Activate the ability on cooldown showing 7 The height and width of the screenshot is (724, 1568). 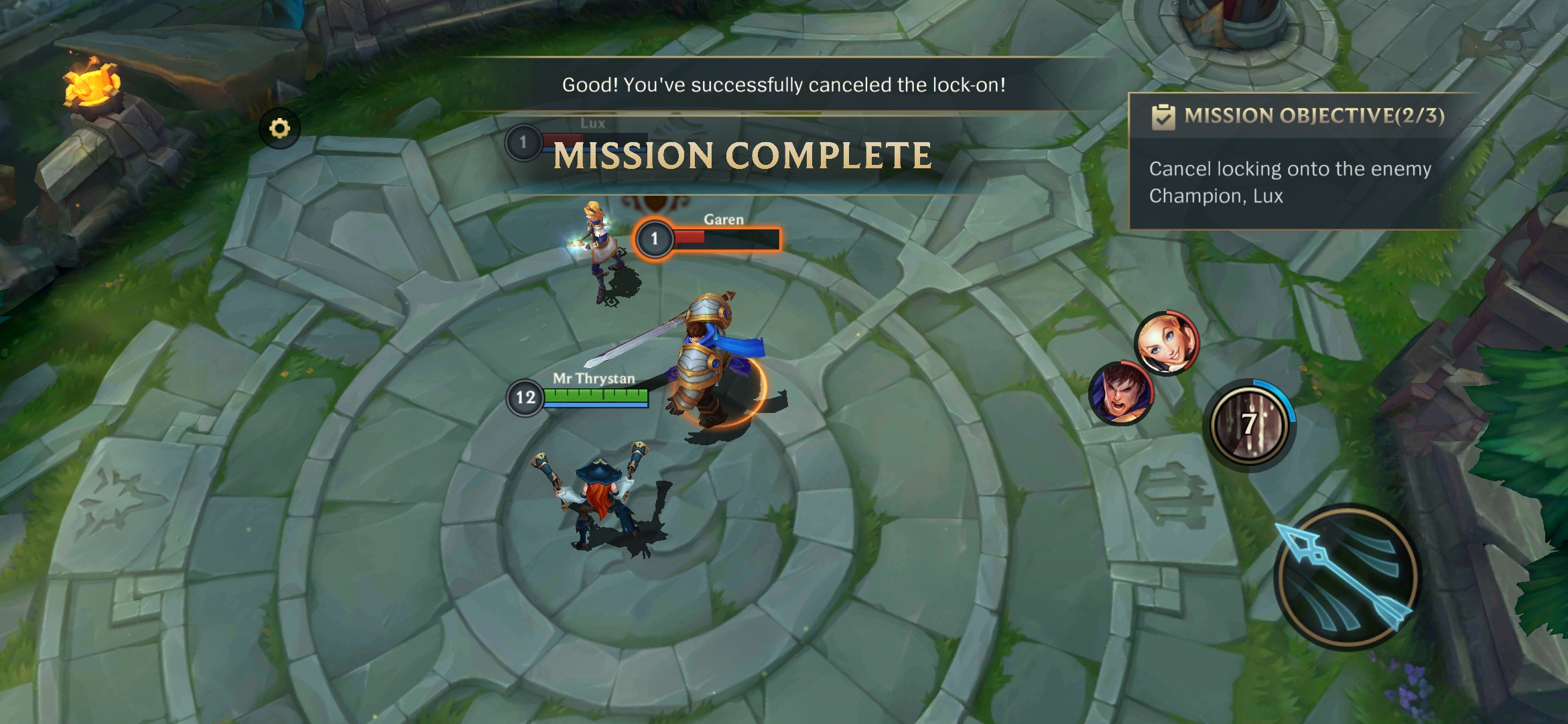[x=1249, y=425]
